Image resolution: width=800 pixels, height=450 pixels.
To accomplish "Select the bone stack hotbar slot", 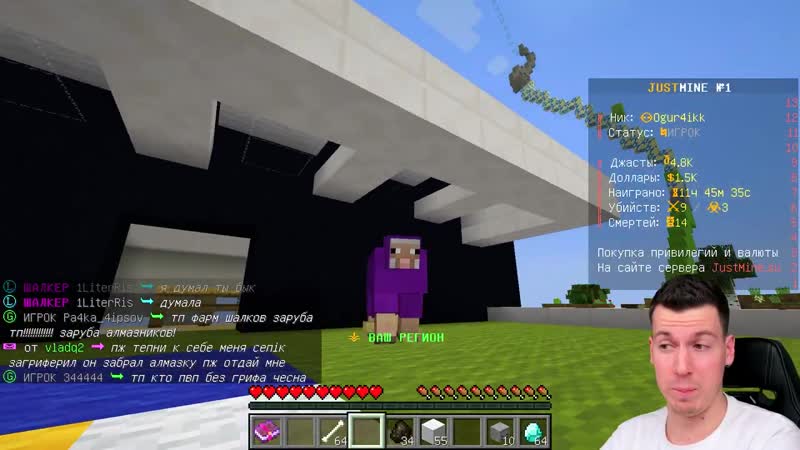I will click(x=334, y=430).
